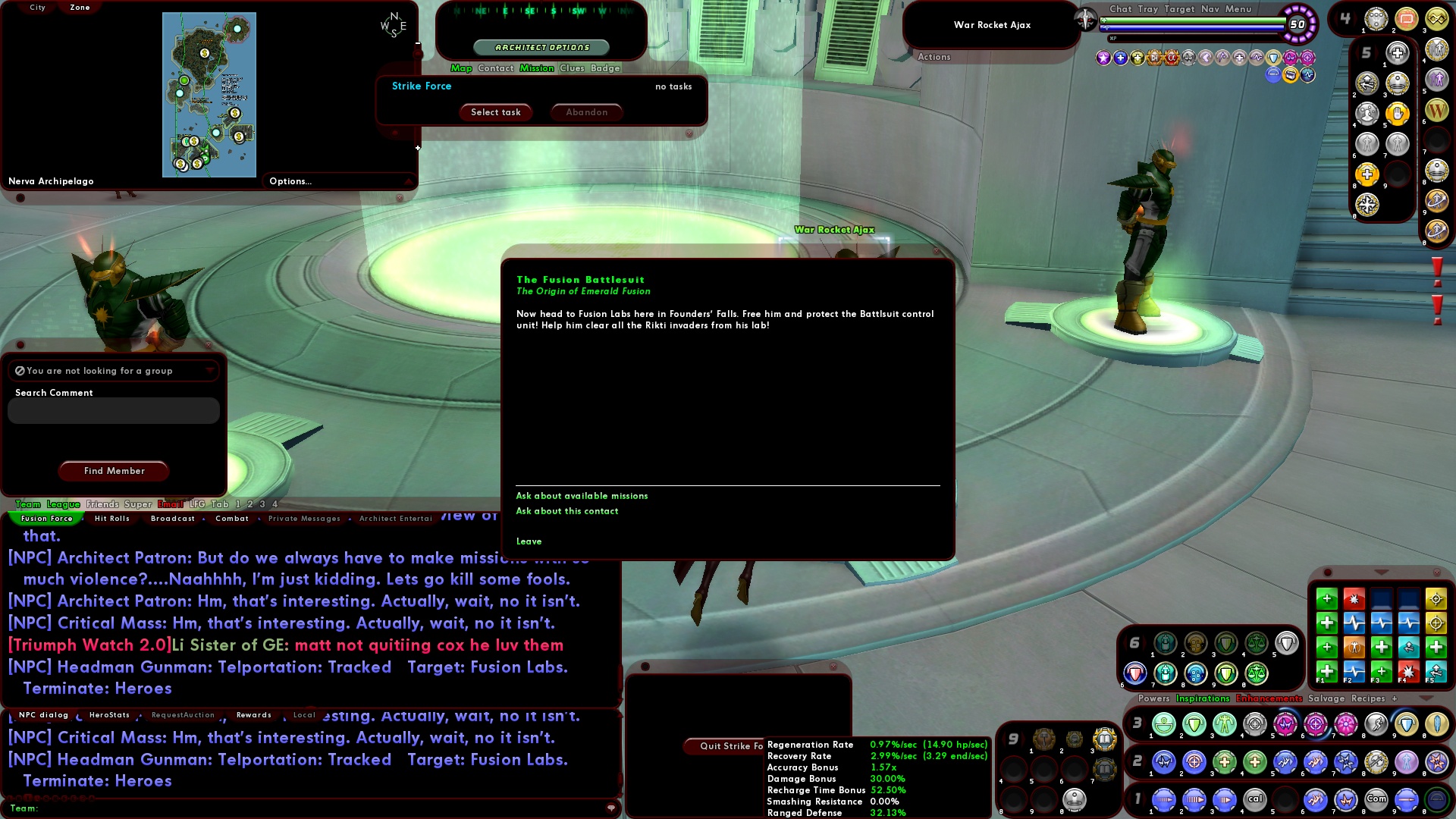The image size is (1456, 819).
Task: Click the compass rose near the minimap
Action: [x=394, y=25]
